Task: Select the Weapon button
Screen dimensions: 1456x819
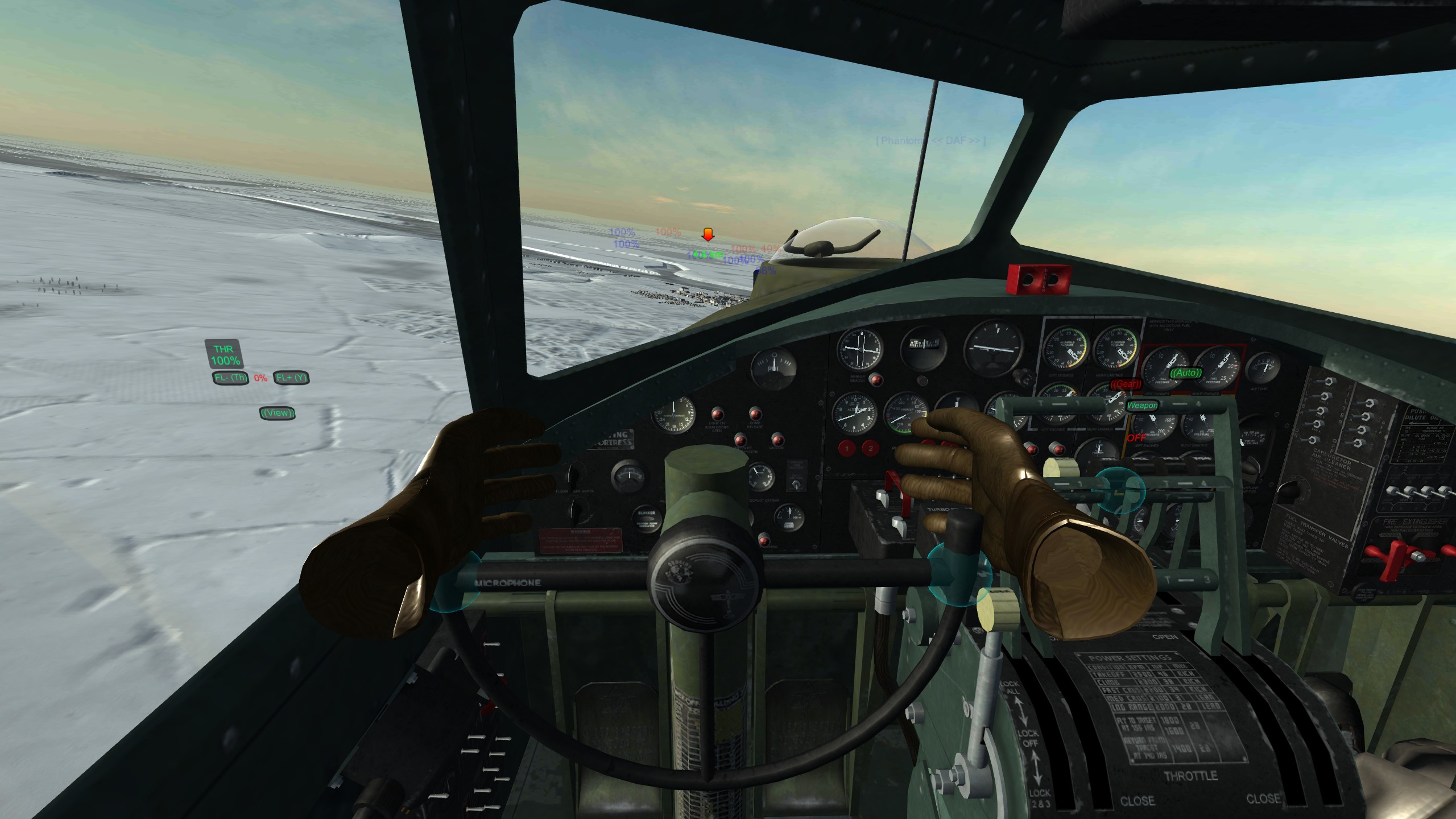Action: point(1142,406)
